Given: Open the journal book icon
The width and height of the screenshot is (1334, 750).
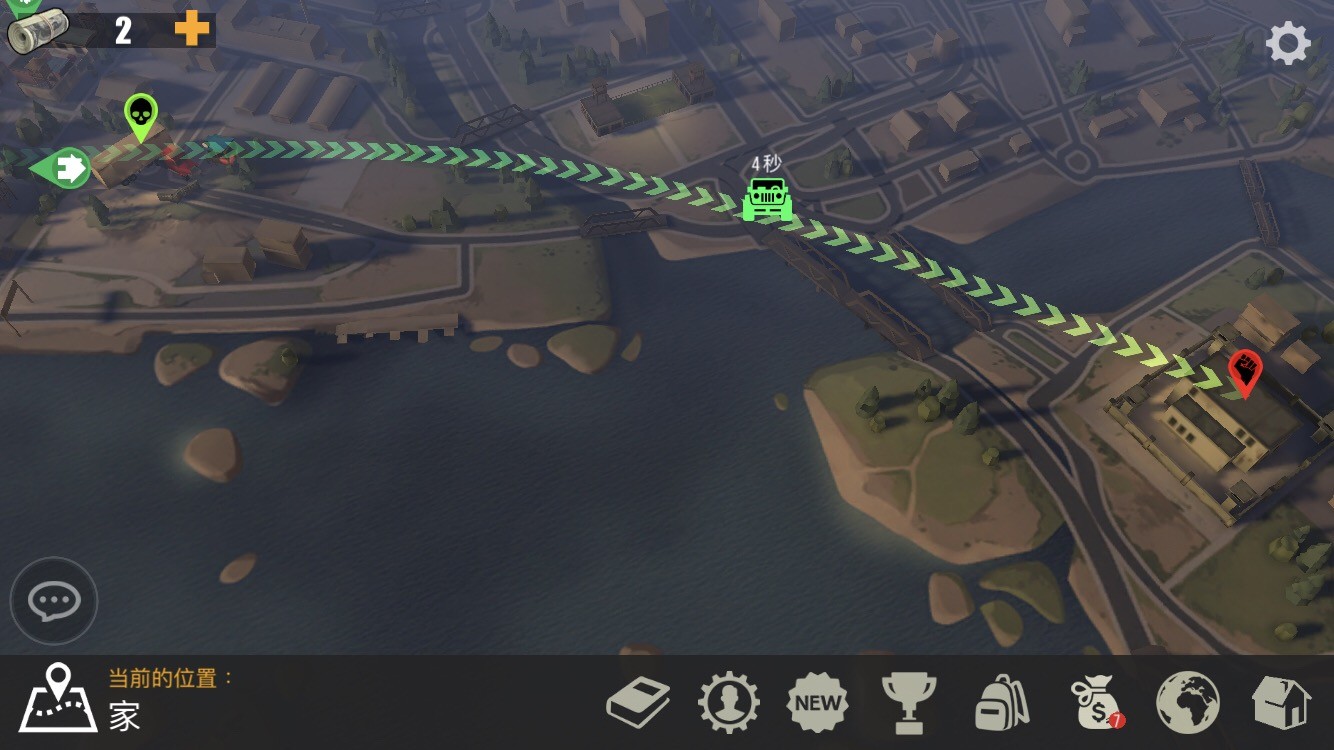Looking at the screenshot, I should (x=638, y=702).
